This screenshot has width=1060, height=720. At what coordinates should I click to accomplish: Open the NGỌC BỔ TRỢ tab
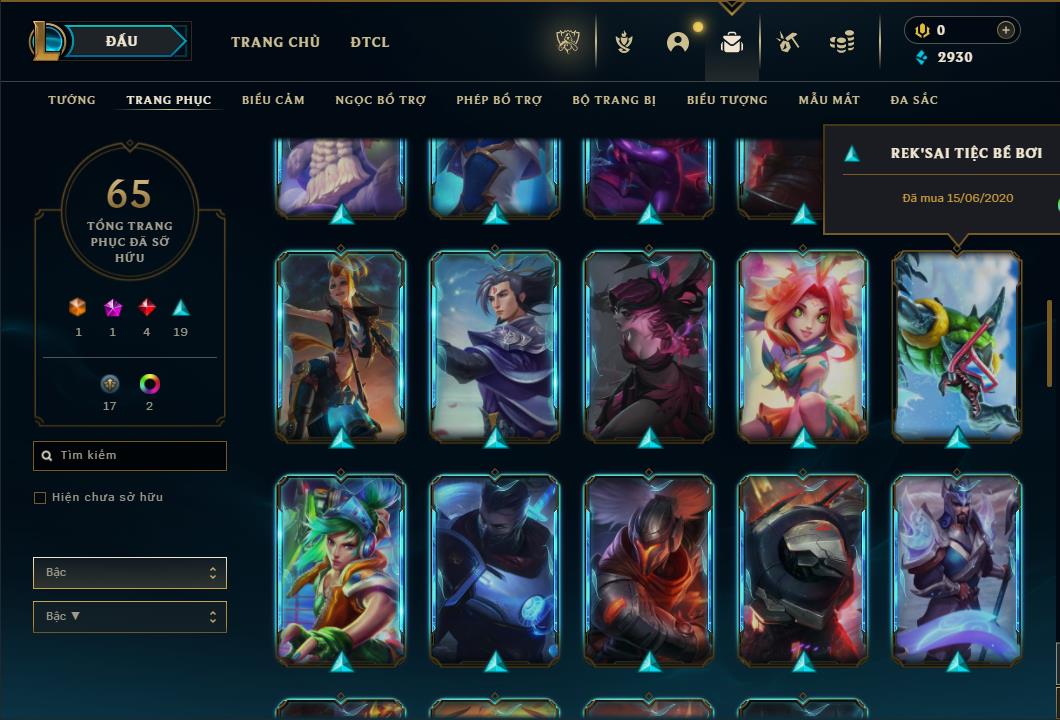click(380, 100)
